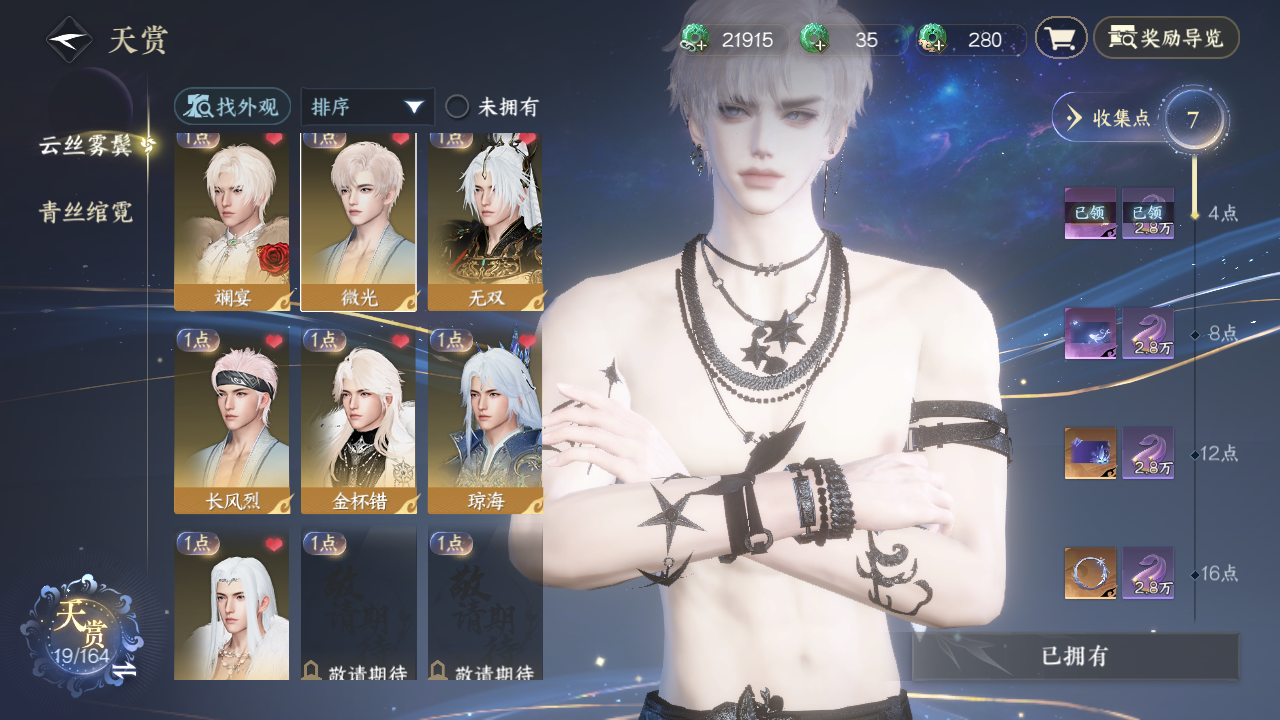This screenshot has height=720, width=1280.
Task: Select the 斓宴 hairstyle card
Action: click(231, 222)
